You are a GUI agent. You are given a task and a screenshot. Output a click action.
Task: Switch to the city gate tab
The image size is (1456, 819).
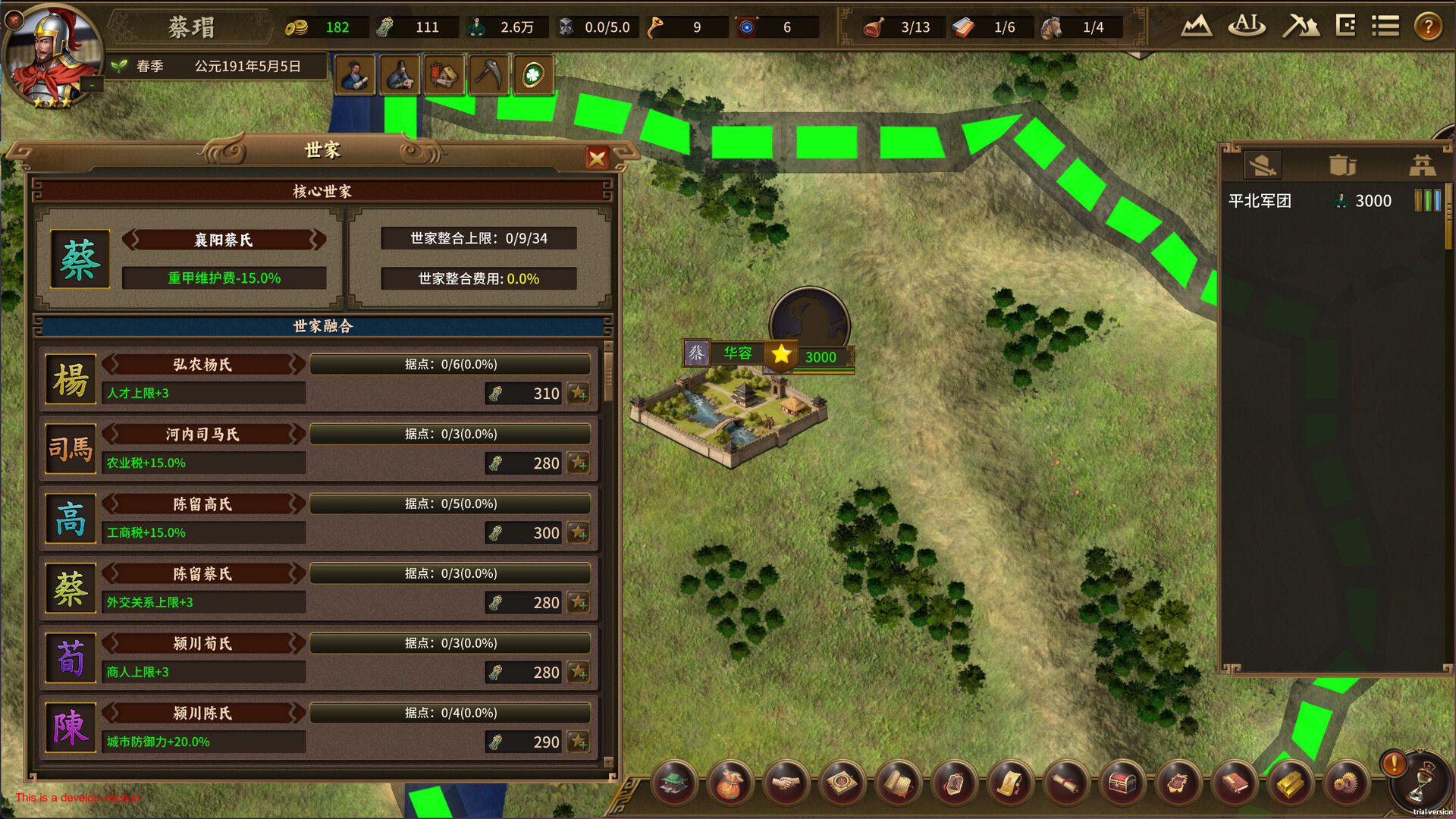(1422, 165)
